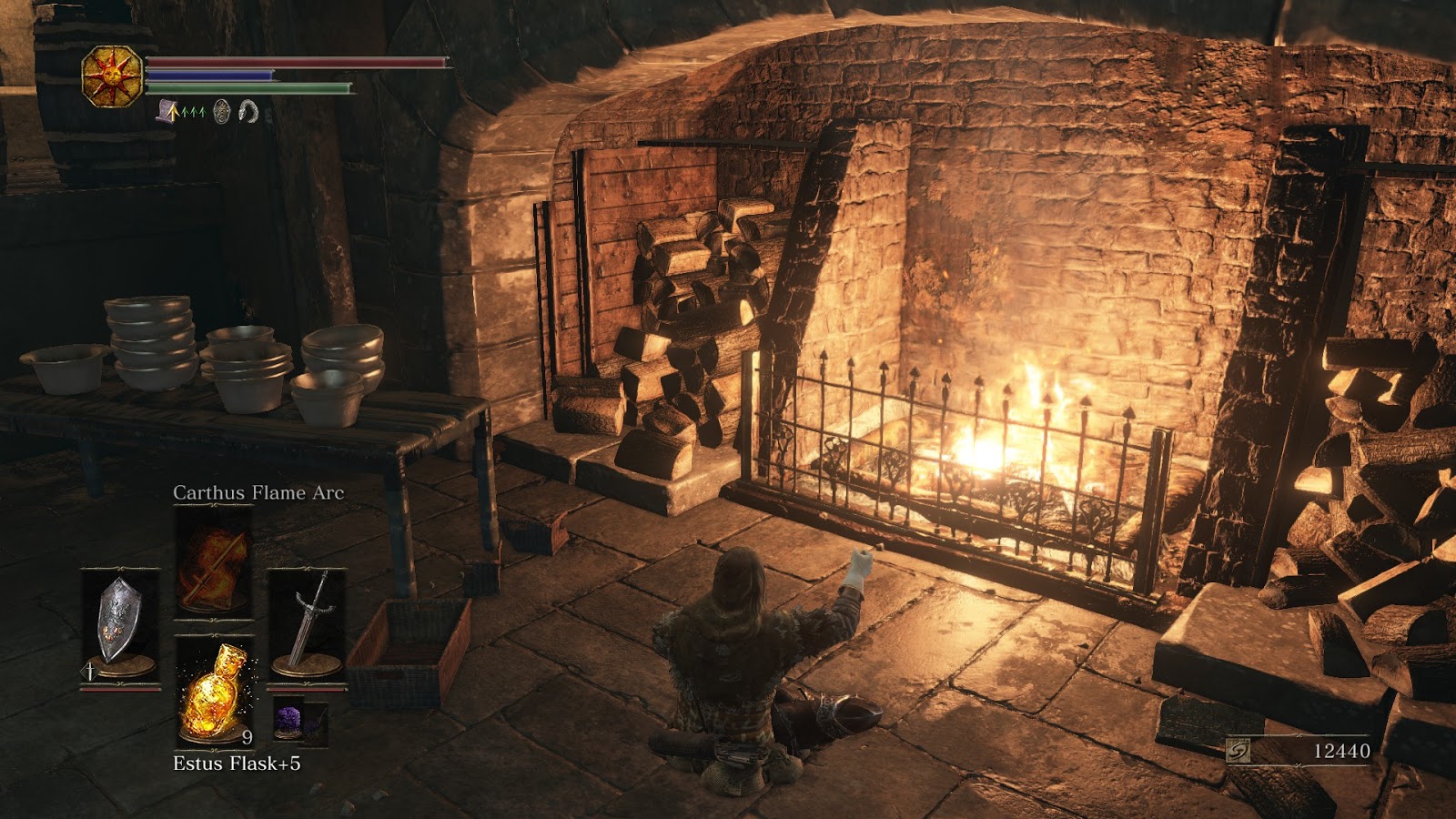Viewport: 1456px width, 819px height.
Task: Select the Carthus Flame Arc spell slot
Action: pyautogui.click(x=214, y=557)
